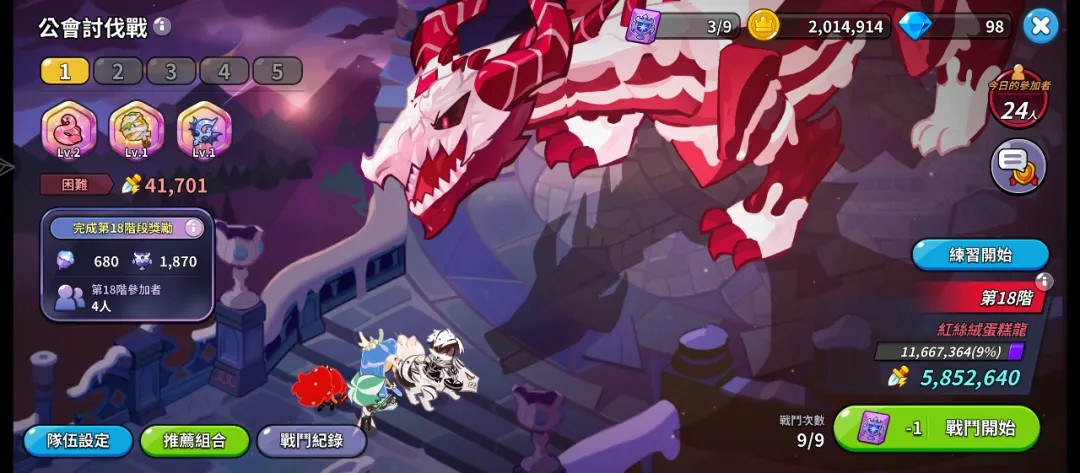Begin practice with 練習開始 button
Image resolution: width=1080 pixels, height=473 pixels.
tap(980, 254)
